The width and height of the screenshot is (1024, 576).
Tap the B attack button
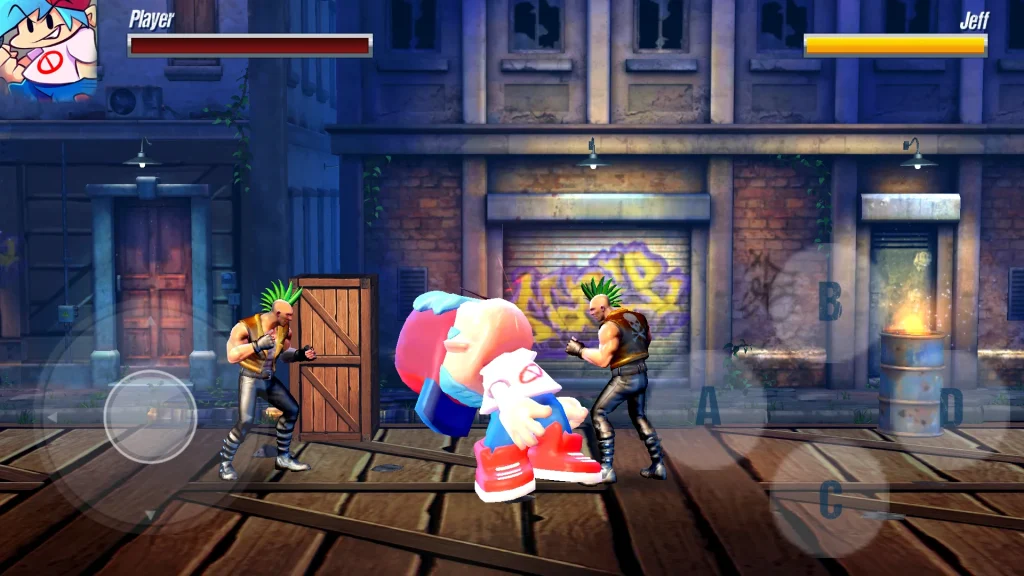click(829, 300)
